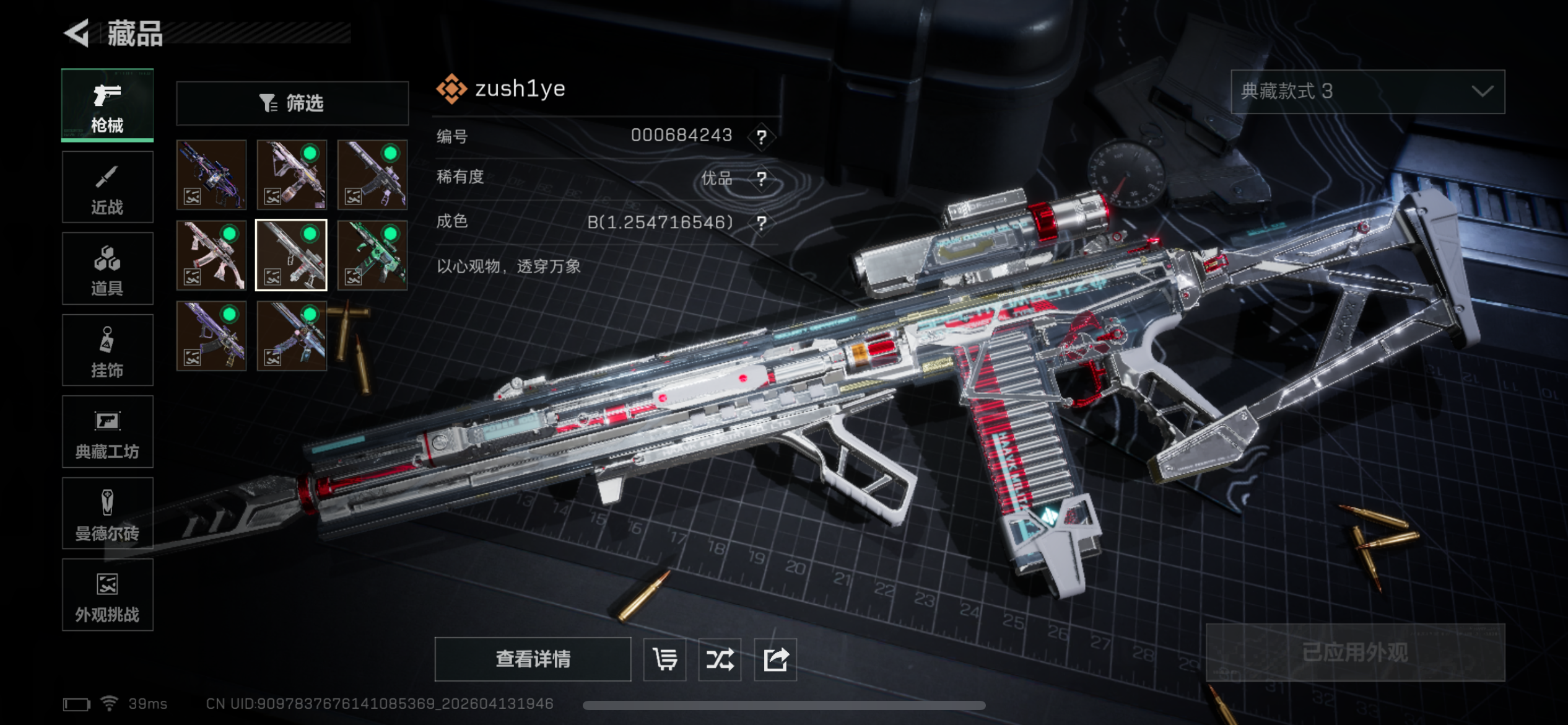Click the 已应用外观 applied appearance button

tap(1355, 652)
